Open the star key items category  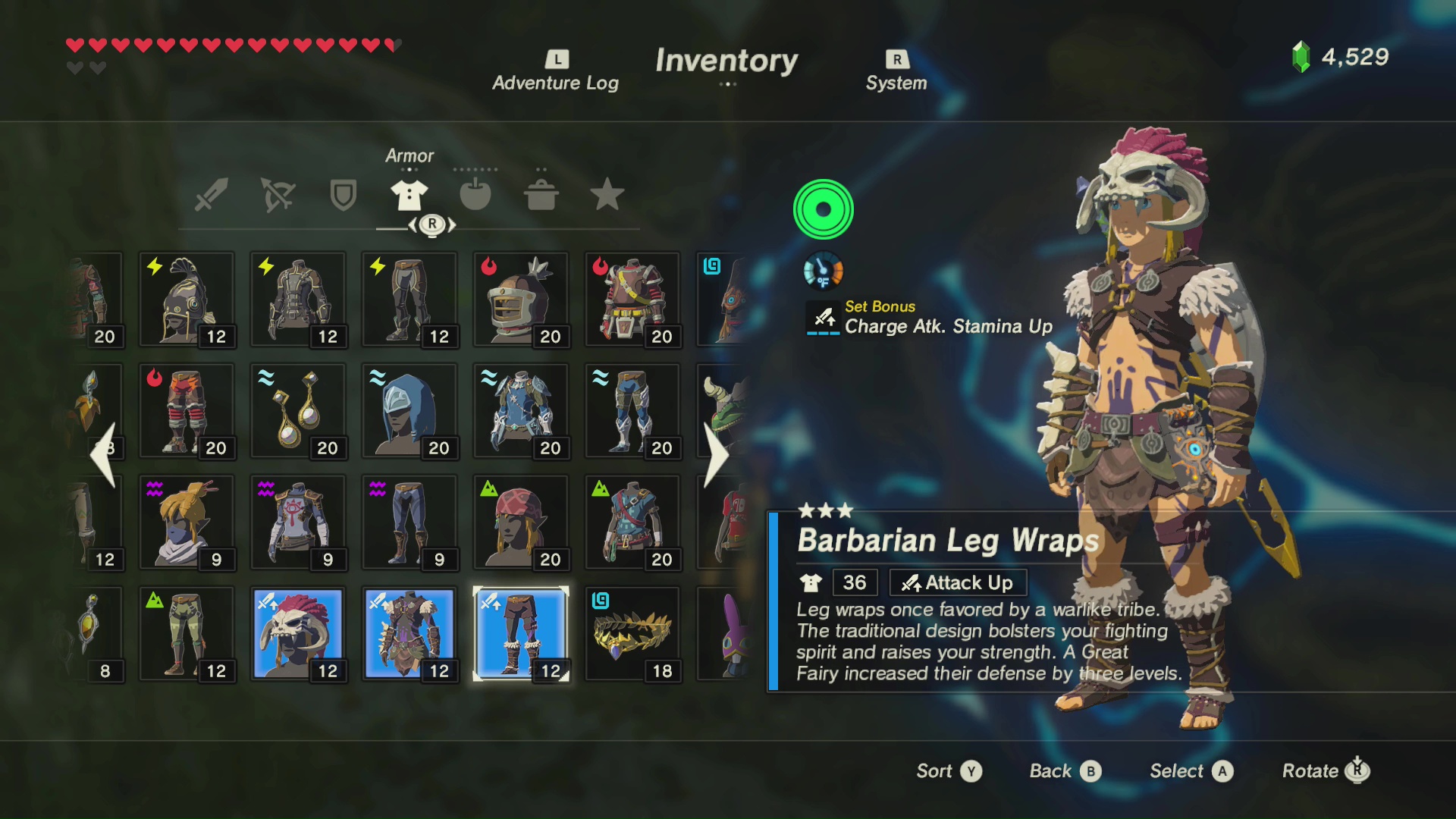point(607,195)
